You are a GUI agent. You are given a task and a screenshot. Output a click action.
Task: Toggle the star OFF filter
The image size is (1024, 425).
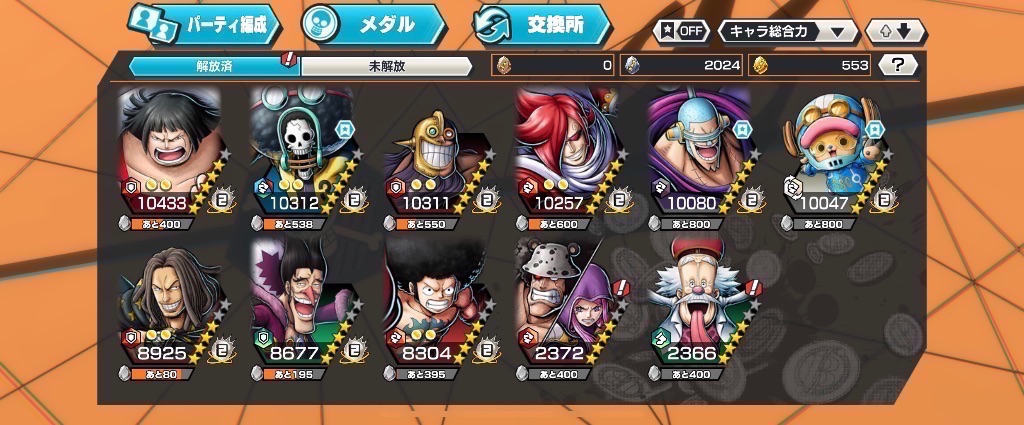681,30
